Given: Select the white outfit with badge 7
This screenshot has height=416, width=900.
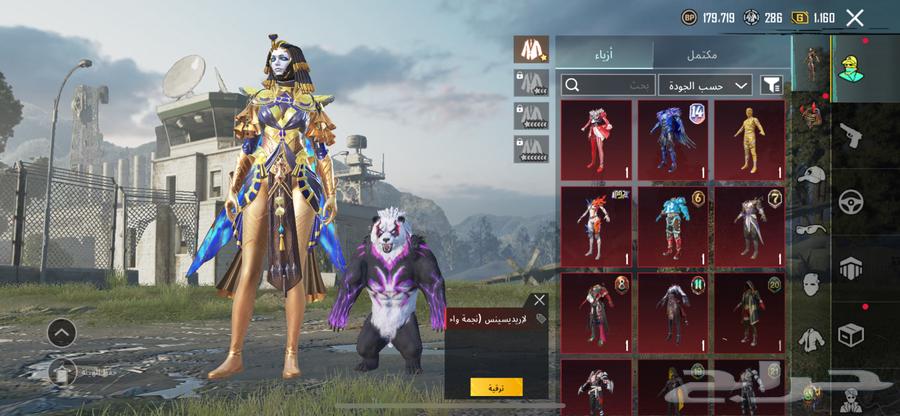Looking at the screenshot, I should pyautogui.click(x=750, y=225).
